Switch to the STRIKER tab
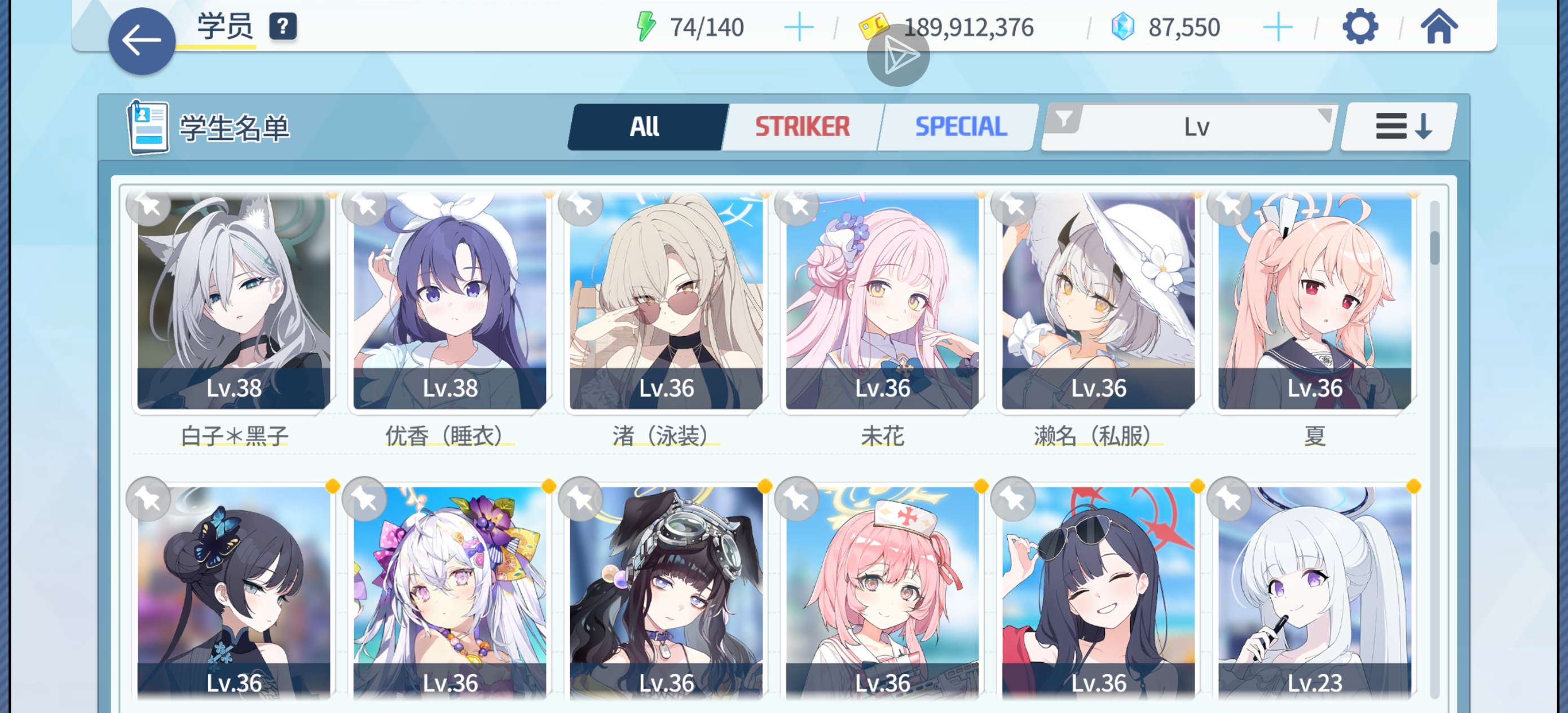Viewport: 1568px width, 713px height. tap(800, 126)
